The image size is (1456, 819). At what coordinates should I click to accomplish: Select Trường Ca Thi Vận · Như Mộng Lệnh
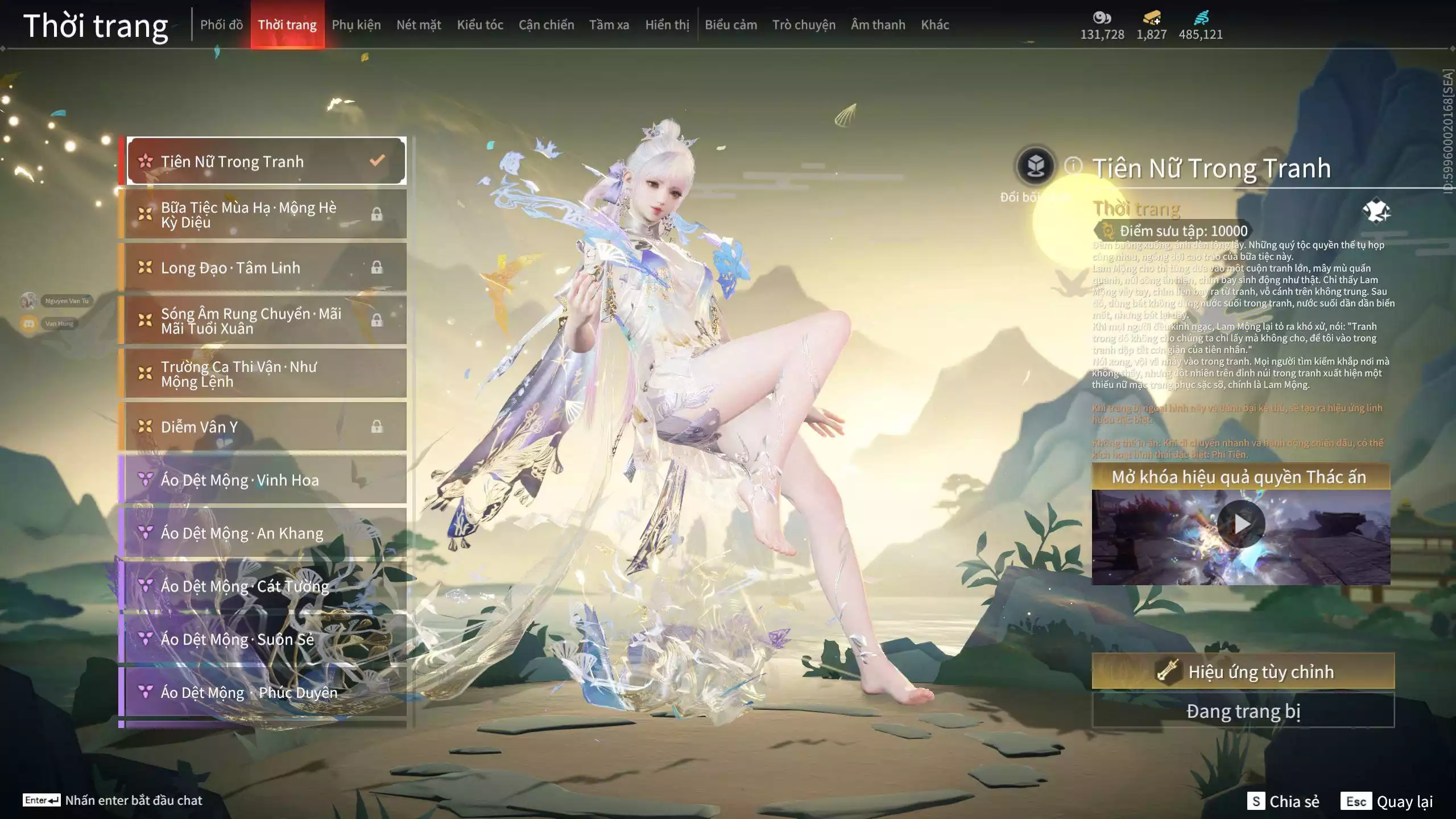point(266,374)
